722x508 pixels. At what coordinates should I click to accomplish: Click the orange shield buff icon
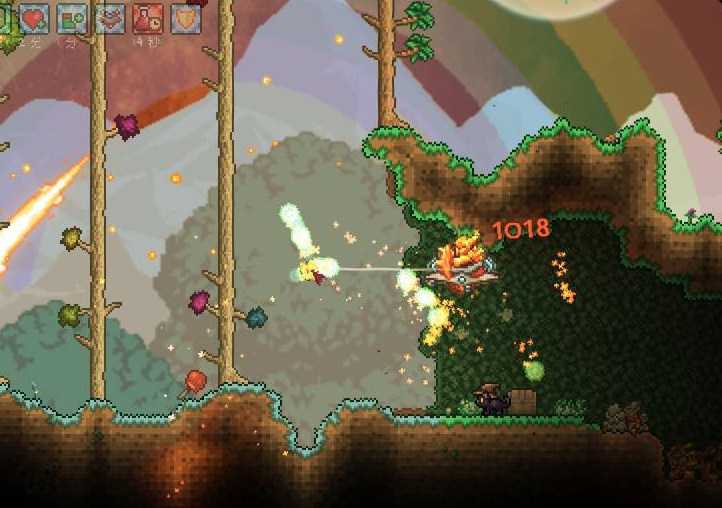186,18
